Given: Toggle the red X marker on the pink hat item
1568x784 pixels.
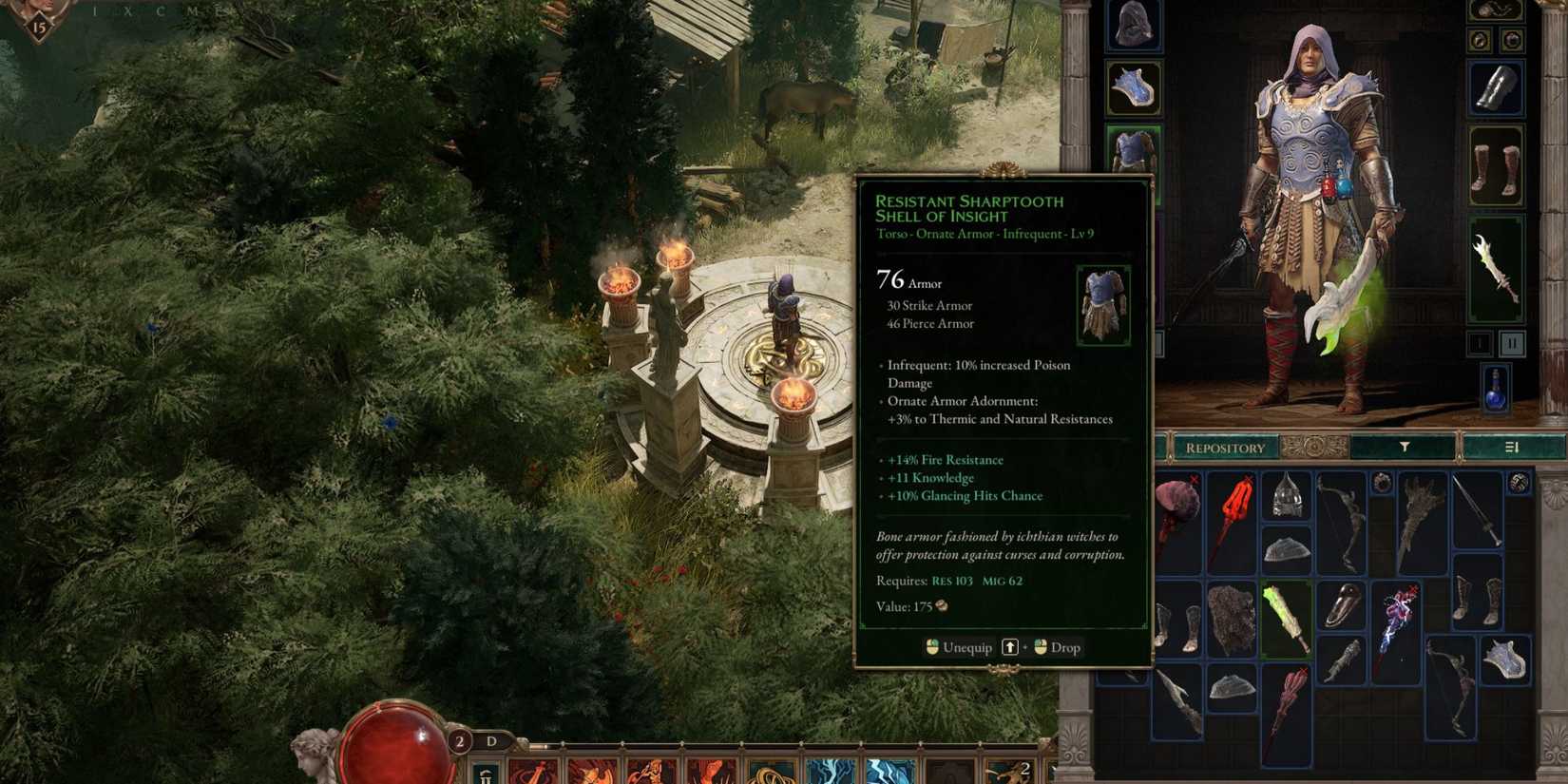Looking at the screenshot, I should (1193, 479).
